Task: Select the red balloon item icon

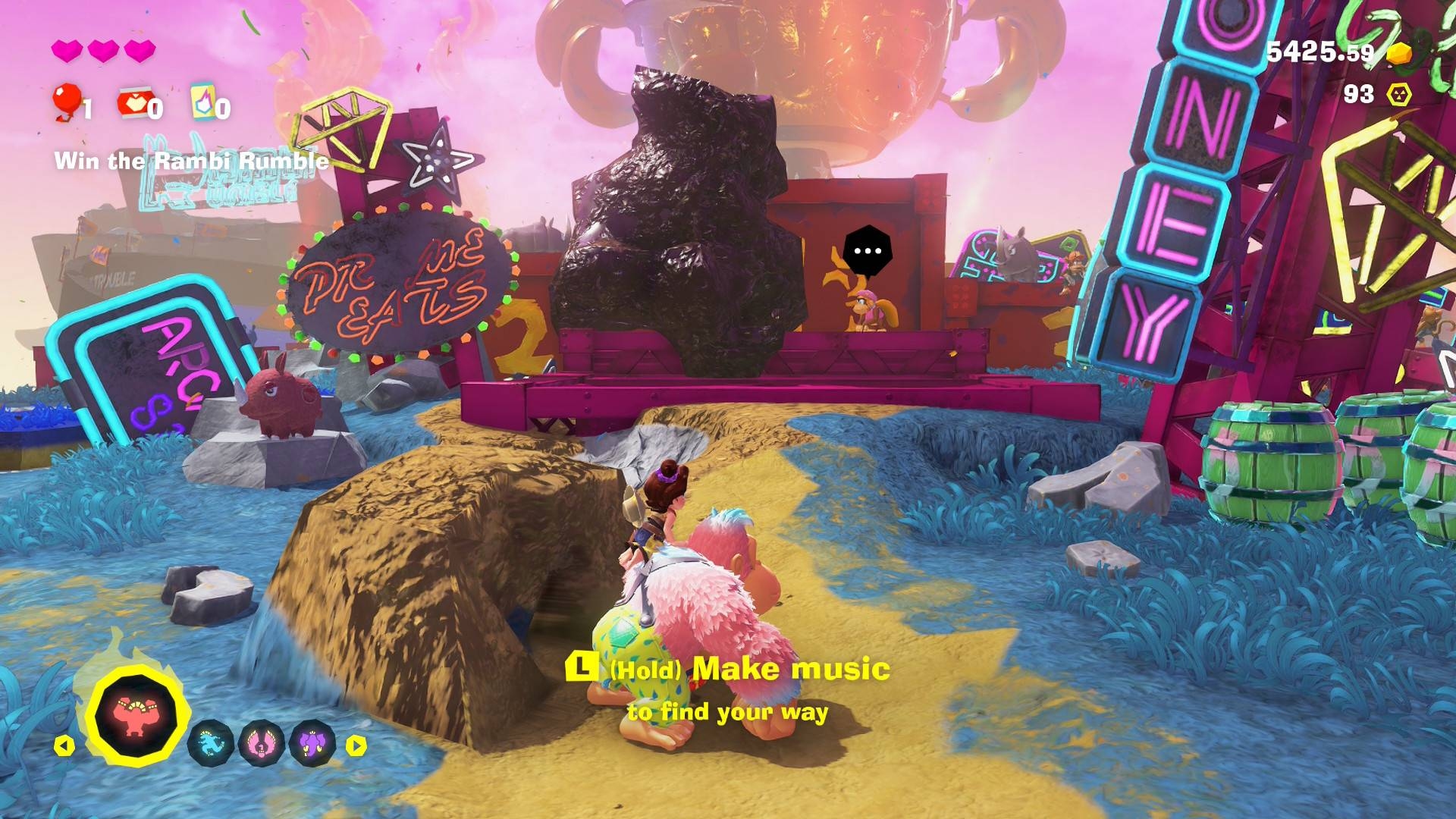Action: [x=67, y=102]
